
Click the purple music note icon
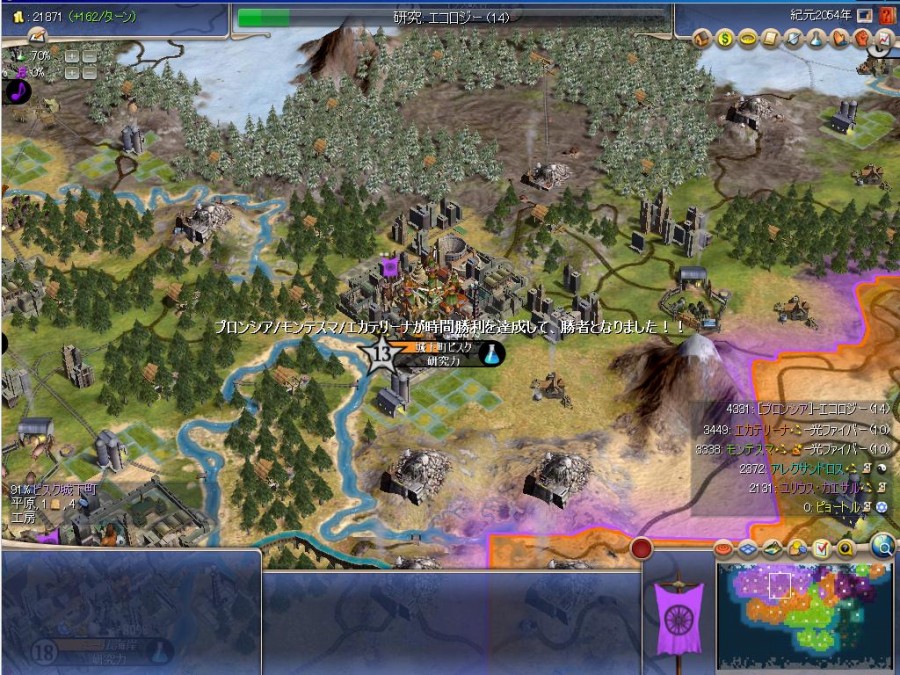click(x=17, y=91)
